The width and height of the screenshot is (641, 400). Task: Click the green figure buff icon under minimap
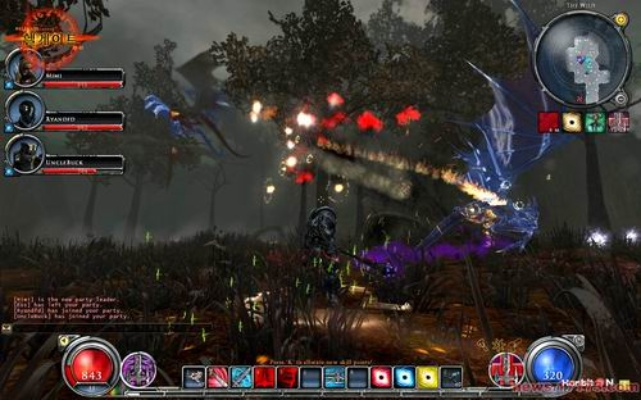[x=596, y=122]
